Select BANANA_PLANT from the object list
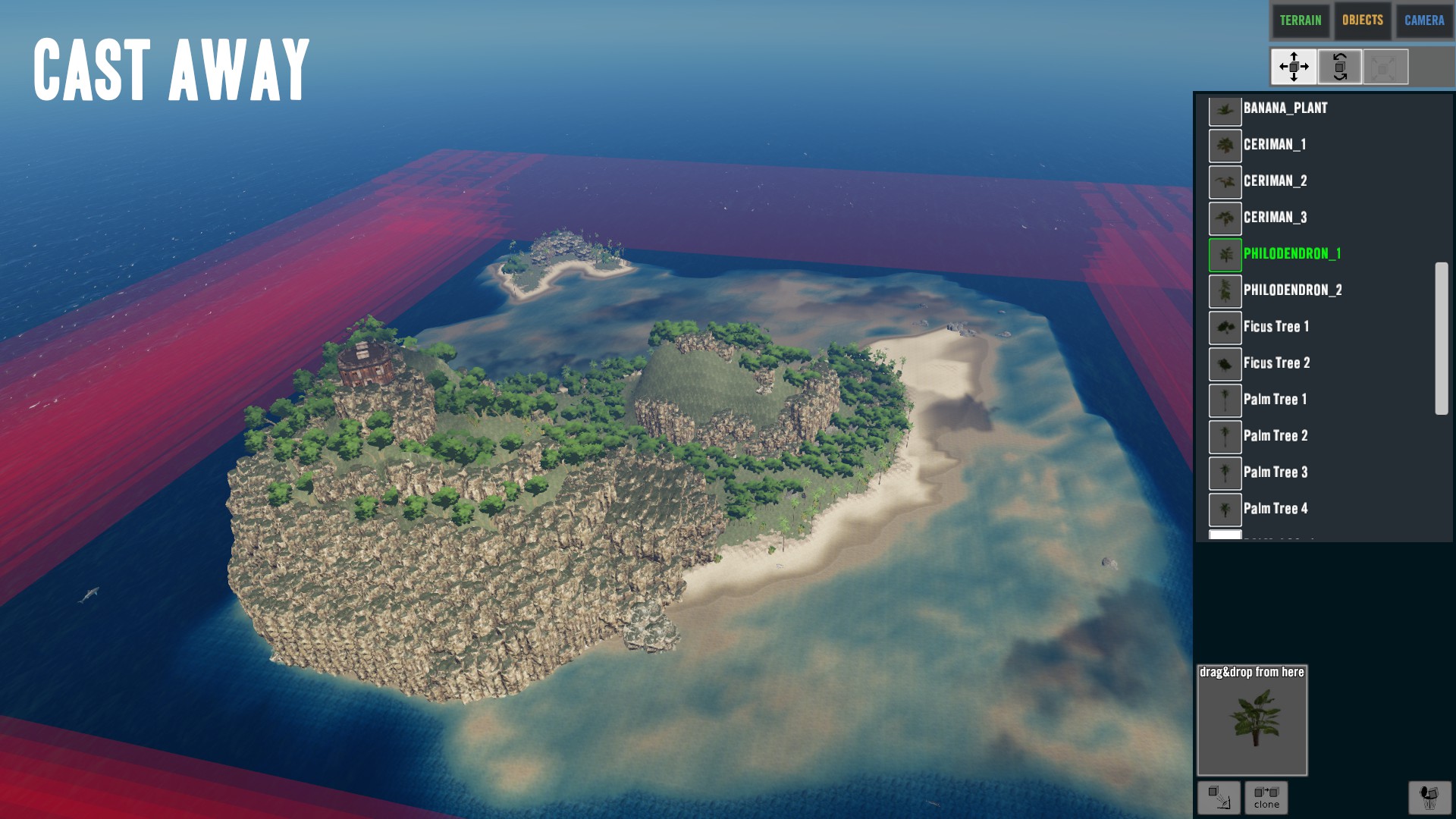 (1285, 108)
